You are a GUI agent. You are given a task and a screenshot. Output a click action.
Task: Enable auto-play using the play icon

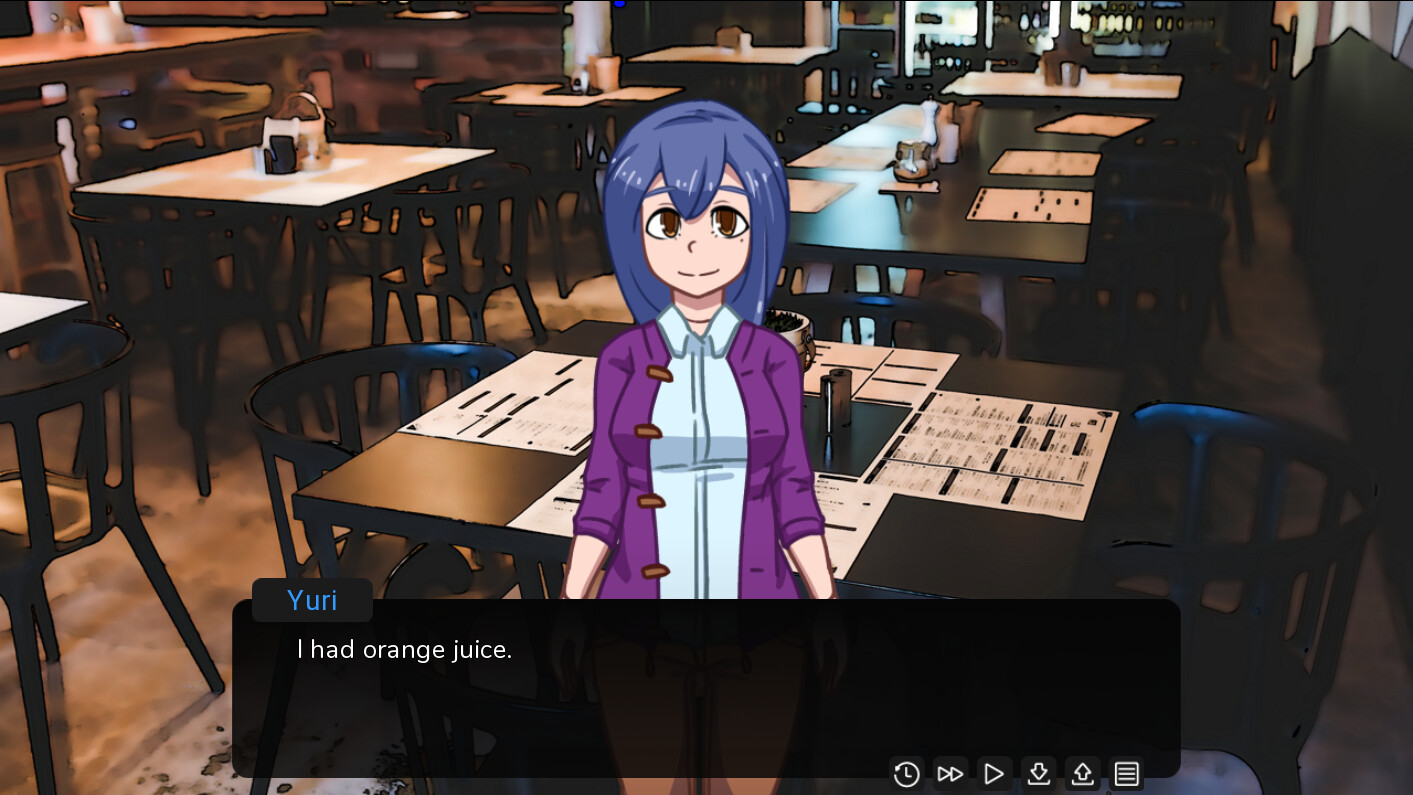point(994,773)
